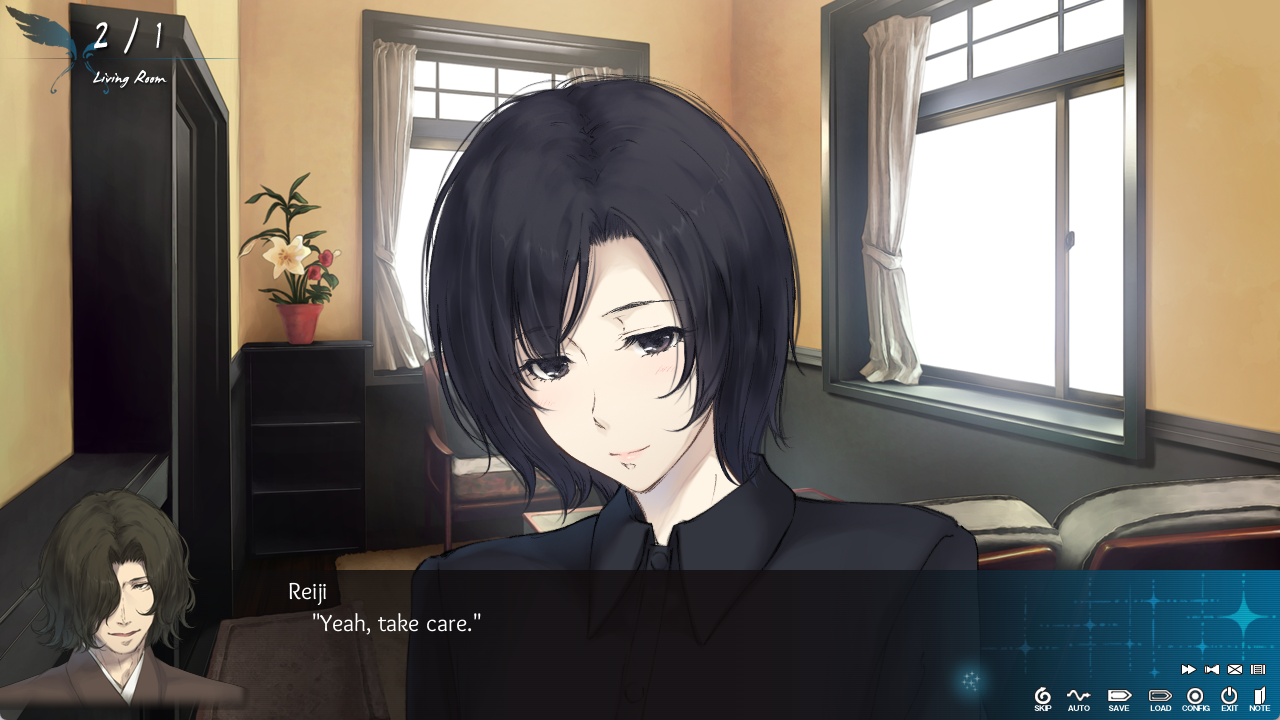Turn on AUTO text advance
This screenshot has width=1280, height=720.
[1078, 698]
